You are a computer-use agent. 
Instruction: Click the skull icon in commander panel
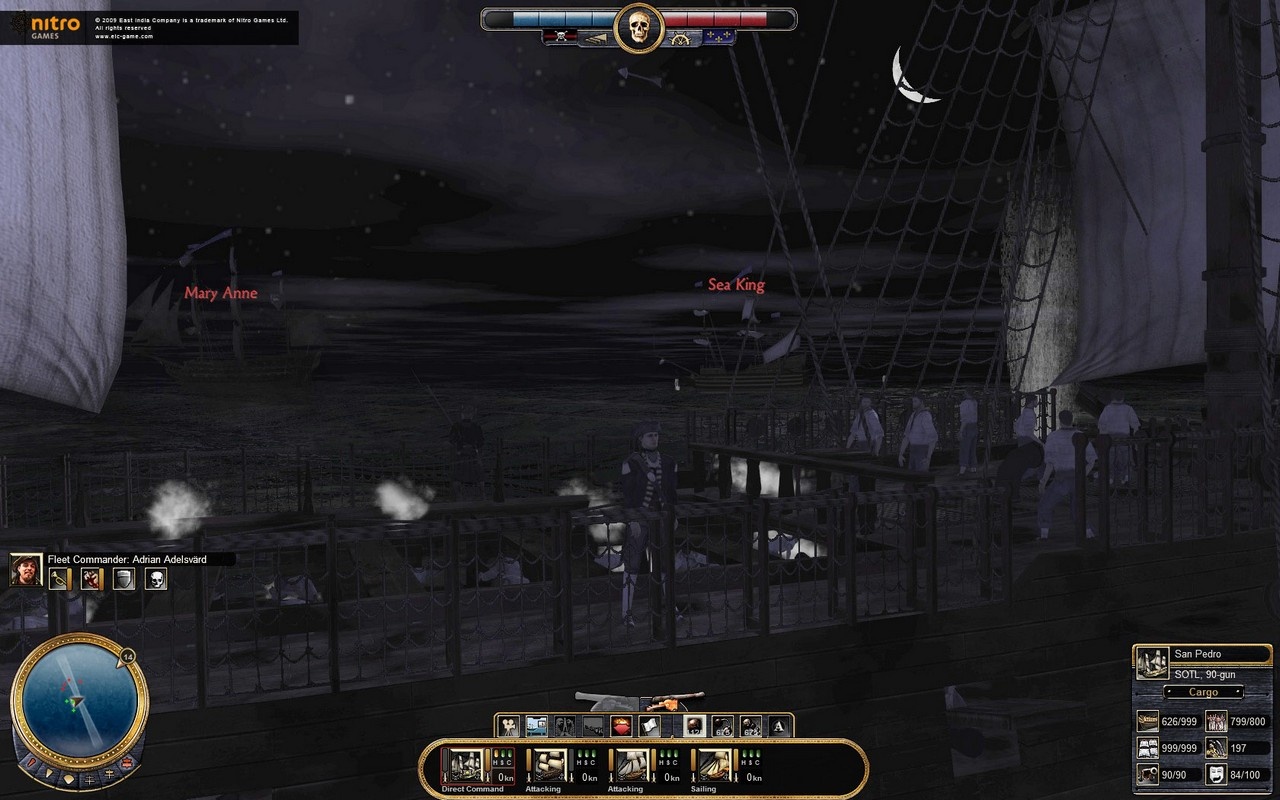(x=156, y=578)
